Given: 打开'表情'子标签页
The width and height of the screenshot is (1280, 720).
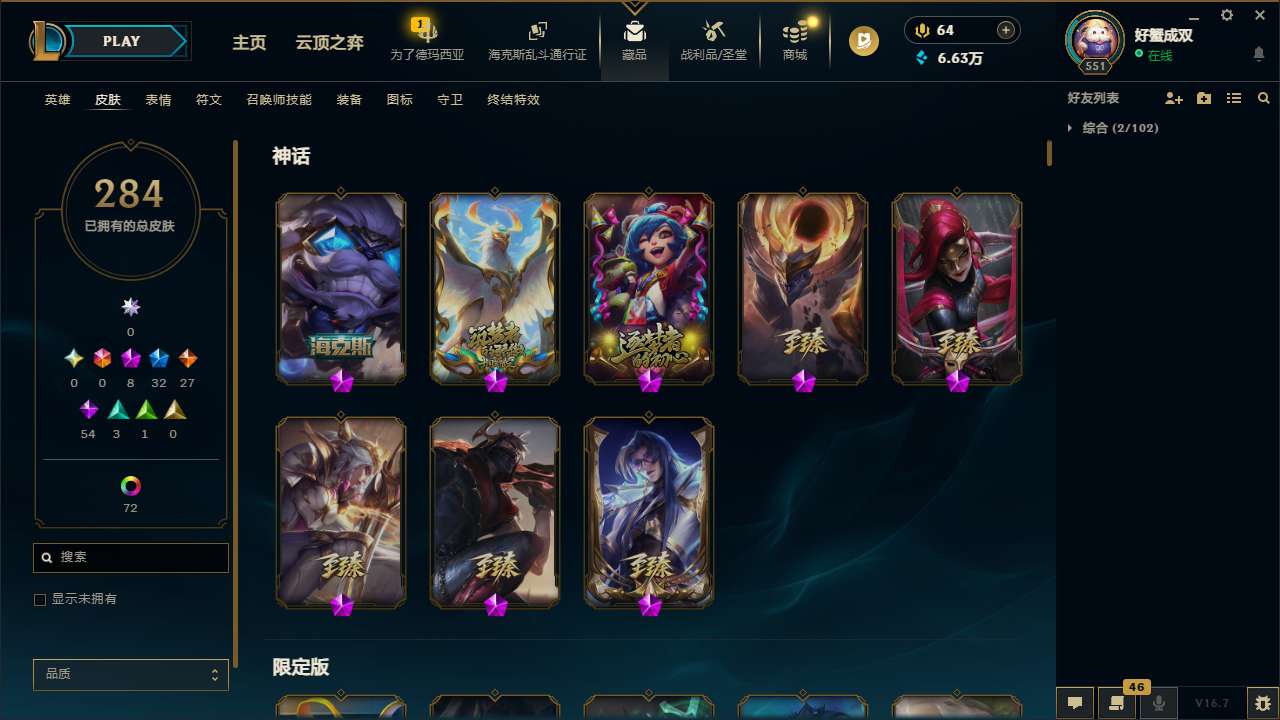Looking at the screenshot, I should (157, 100).
